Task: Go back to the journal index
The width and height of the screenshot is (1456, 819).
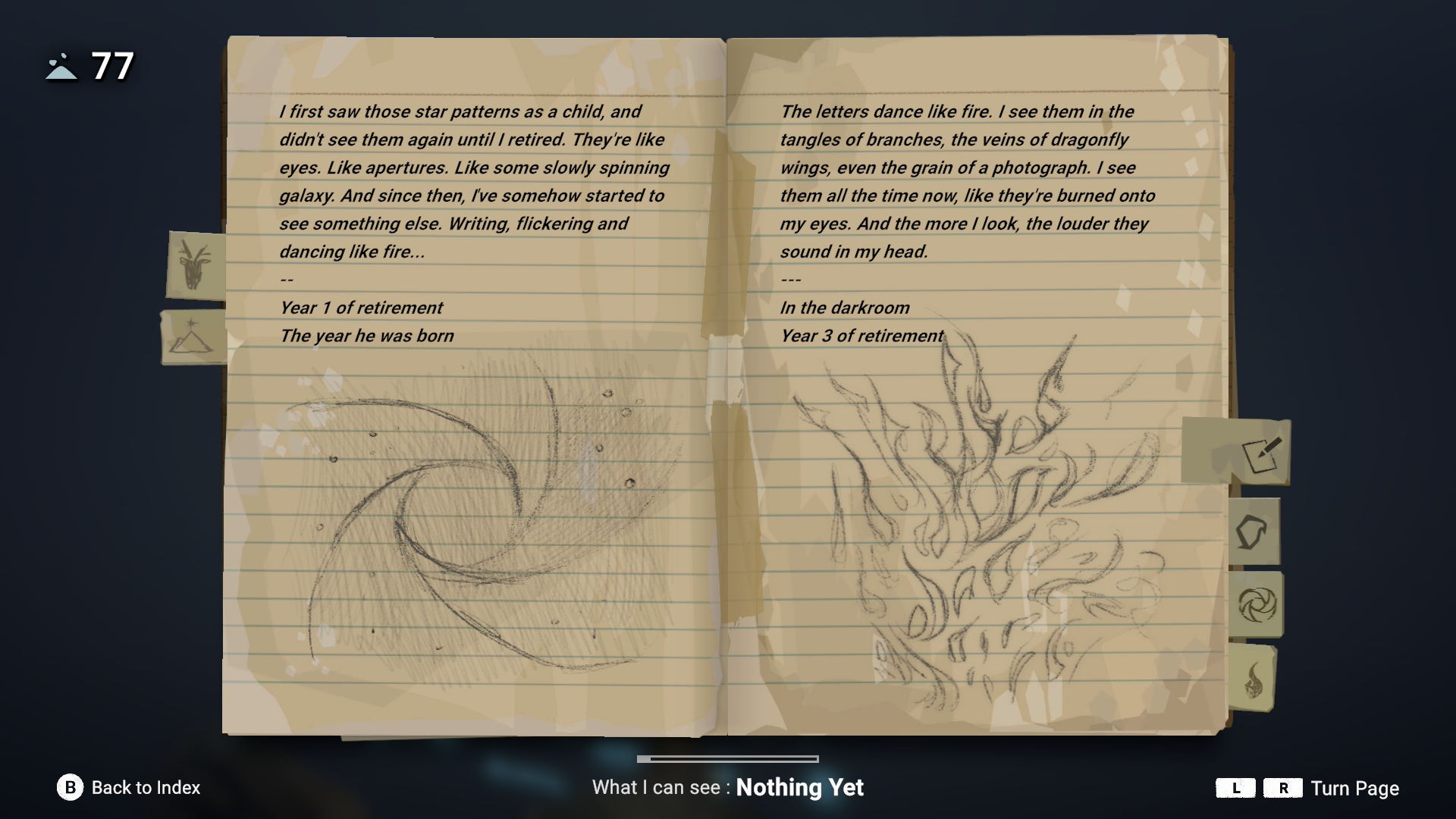Action: (129, 788)
